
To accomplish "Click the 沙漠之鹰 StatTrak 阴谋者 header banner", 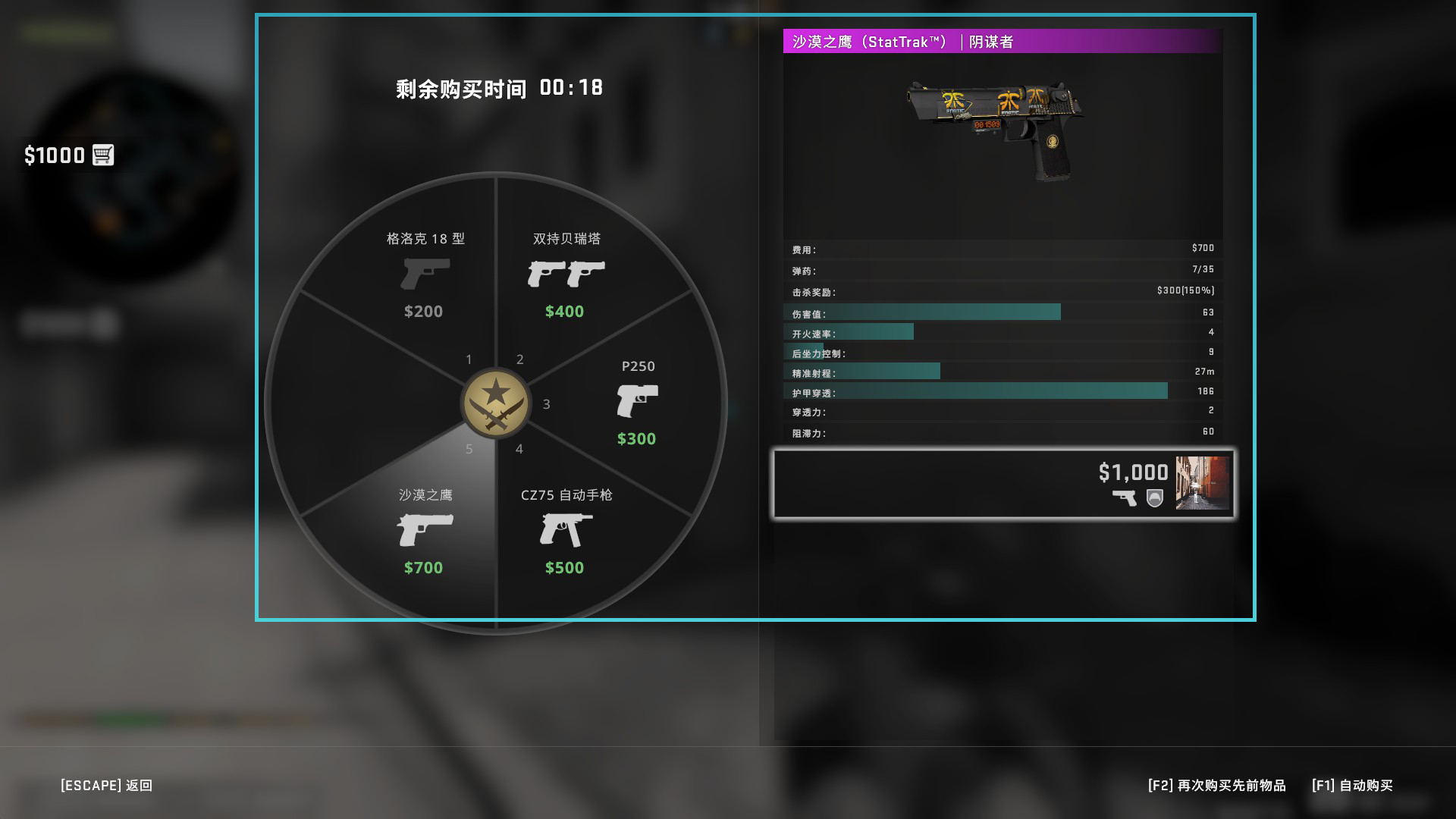I will [x=1001, y=43].
